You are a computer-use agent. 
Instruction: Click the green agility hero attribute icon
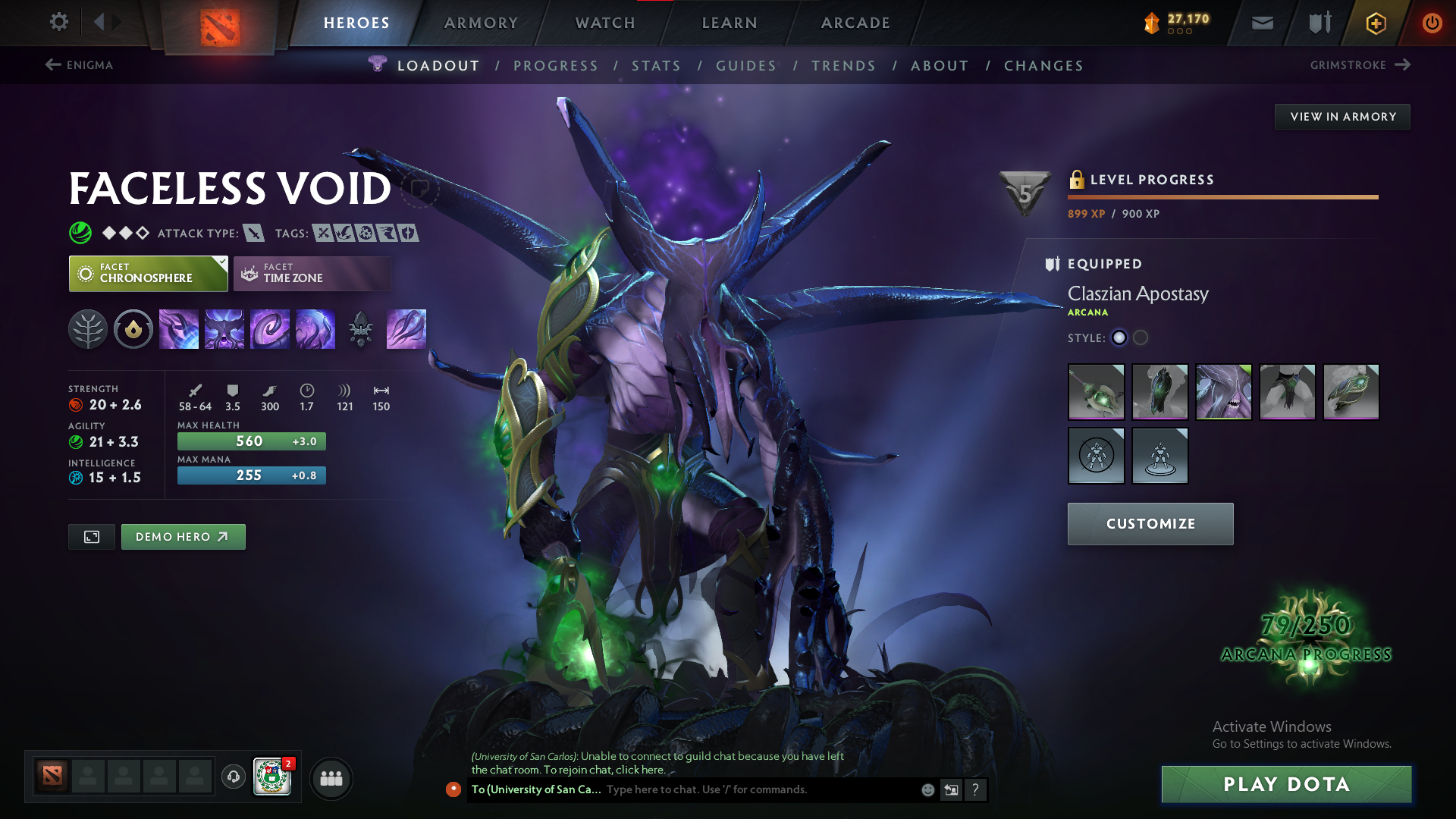tap(76, 442)
